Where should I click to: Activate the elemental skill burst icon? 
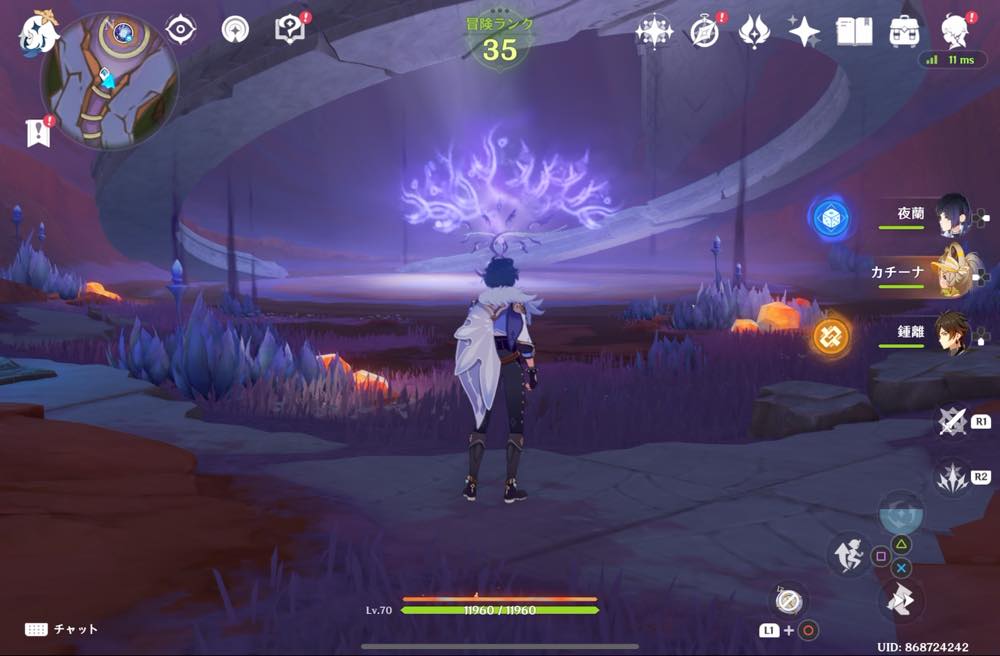pyautogui.click(x=951, y=478)
